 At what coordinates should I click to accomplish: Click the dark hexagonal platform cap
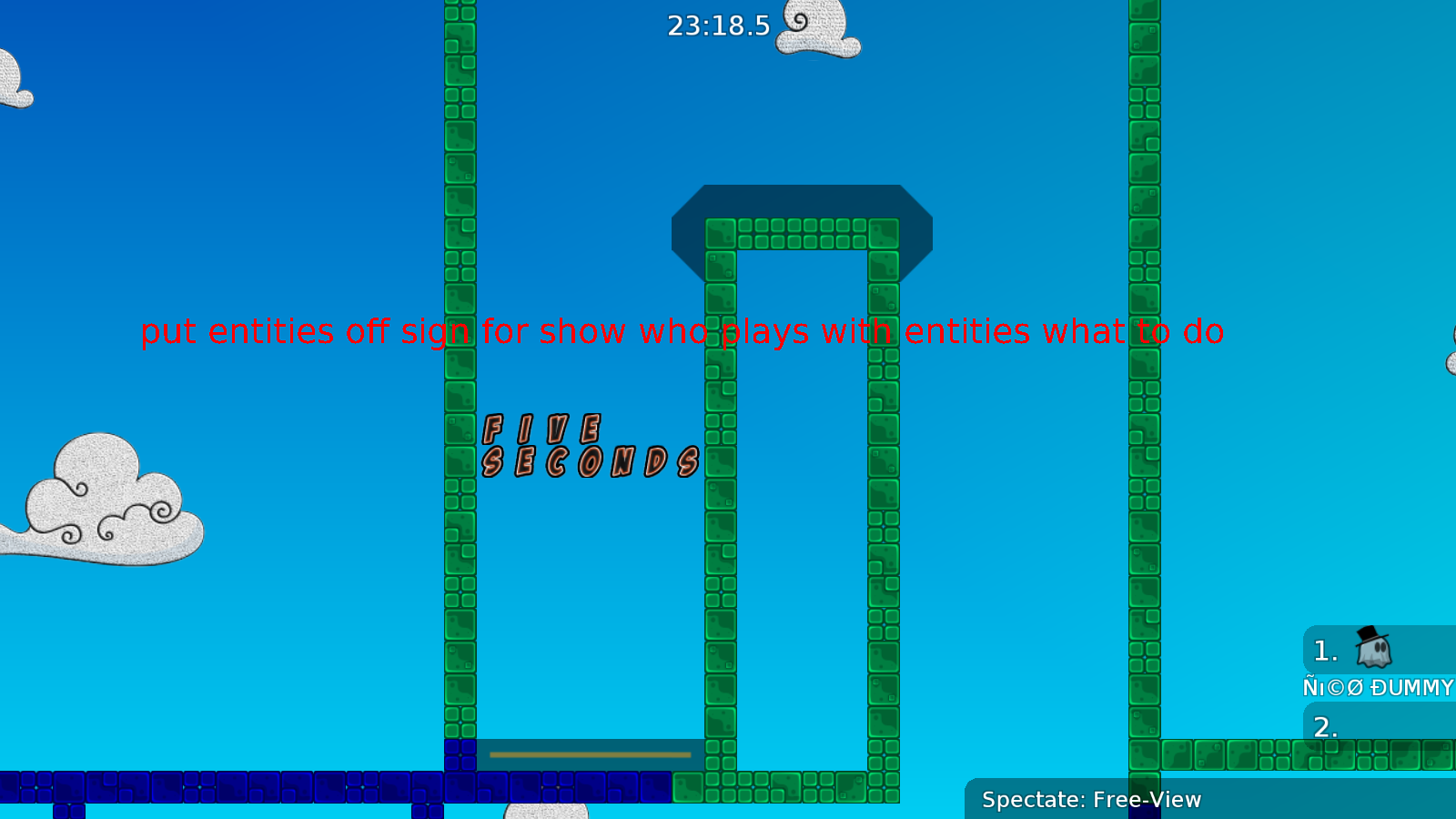[x=801, y=200]
